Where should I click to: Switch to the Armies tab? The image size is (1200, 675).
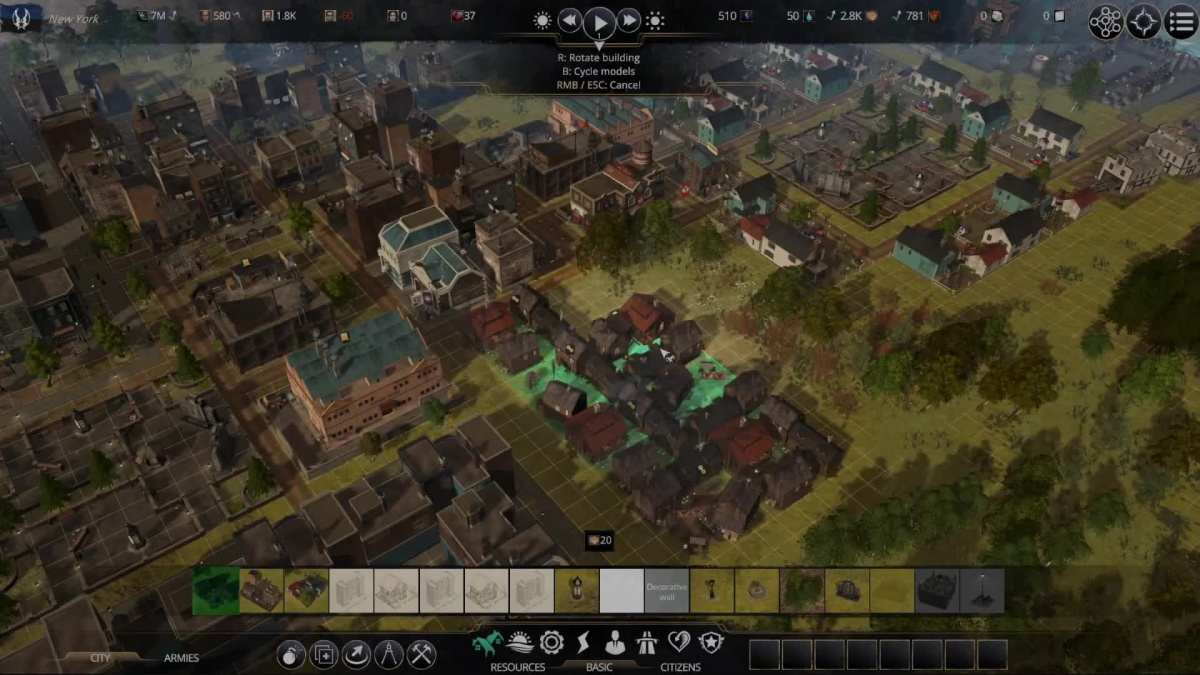coord(181,658)
